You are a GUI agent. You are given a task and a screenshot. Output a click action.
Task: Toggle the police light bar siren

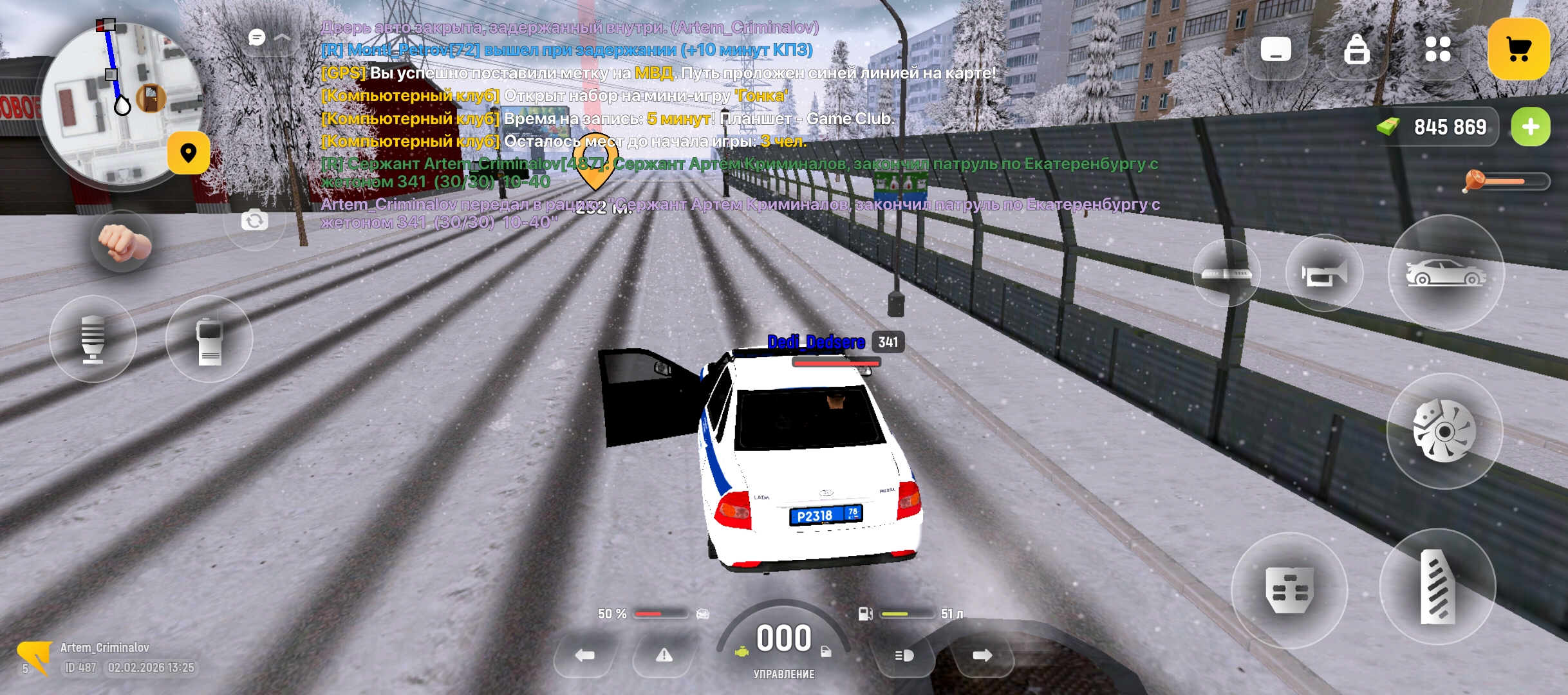1226,273
